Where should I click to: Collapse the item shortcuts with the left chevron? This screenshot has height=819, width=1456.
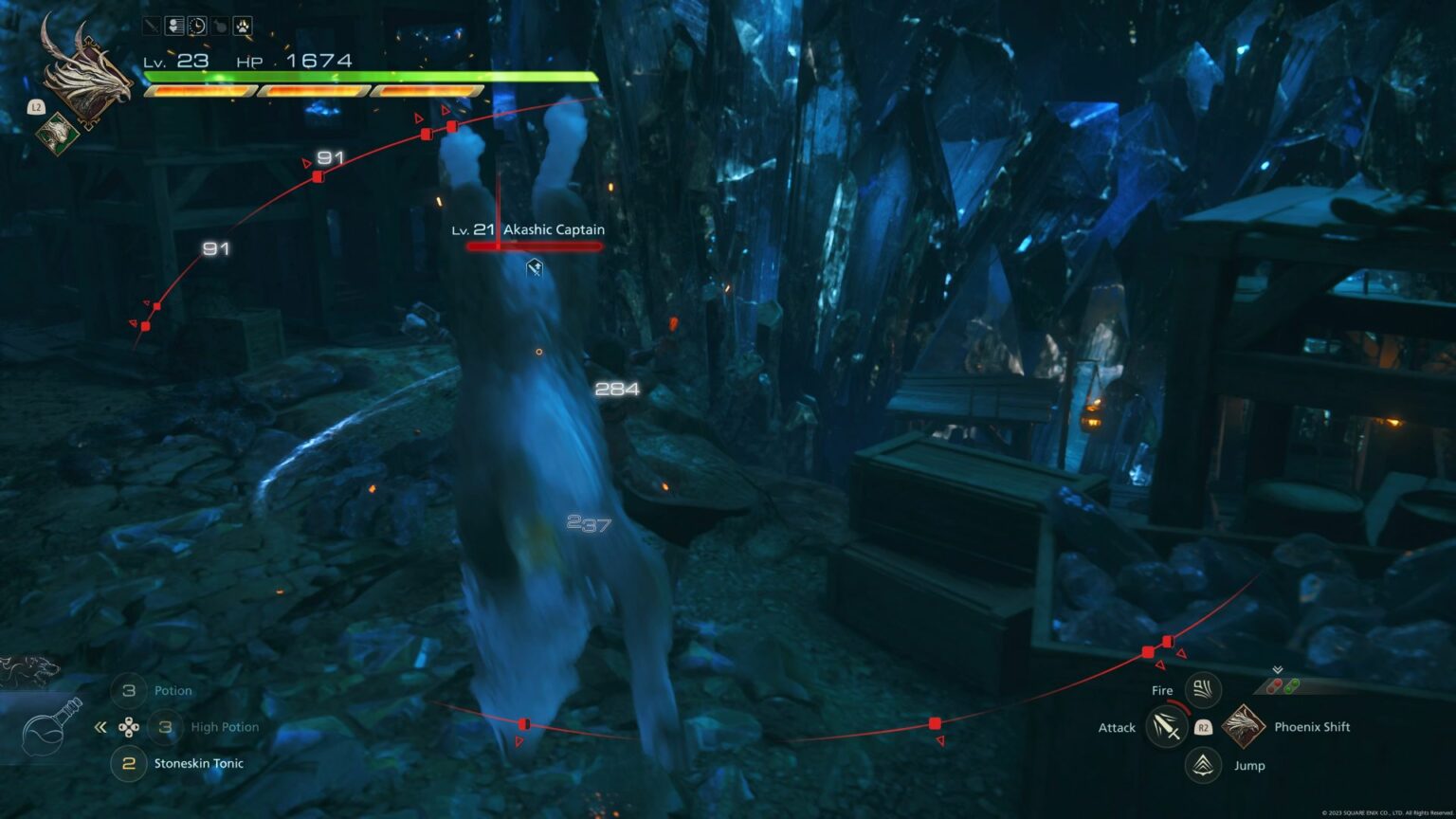pyautogui.click(x=100, y=726)
